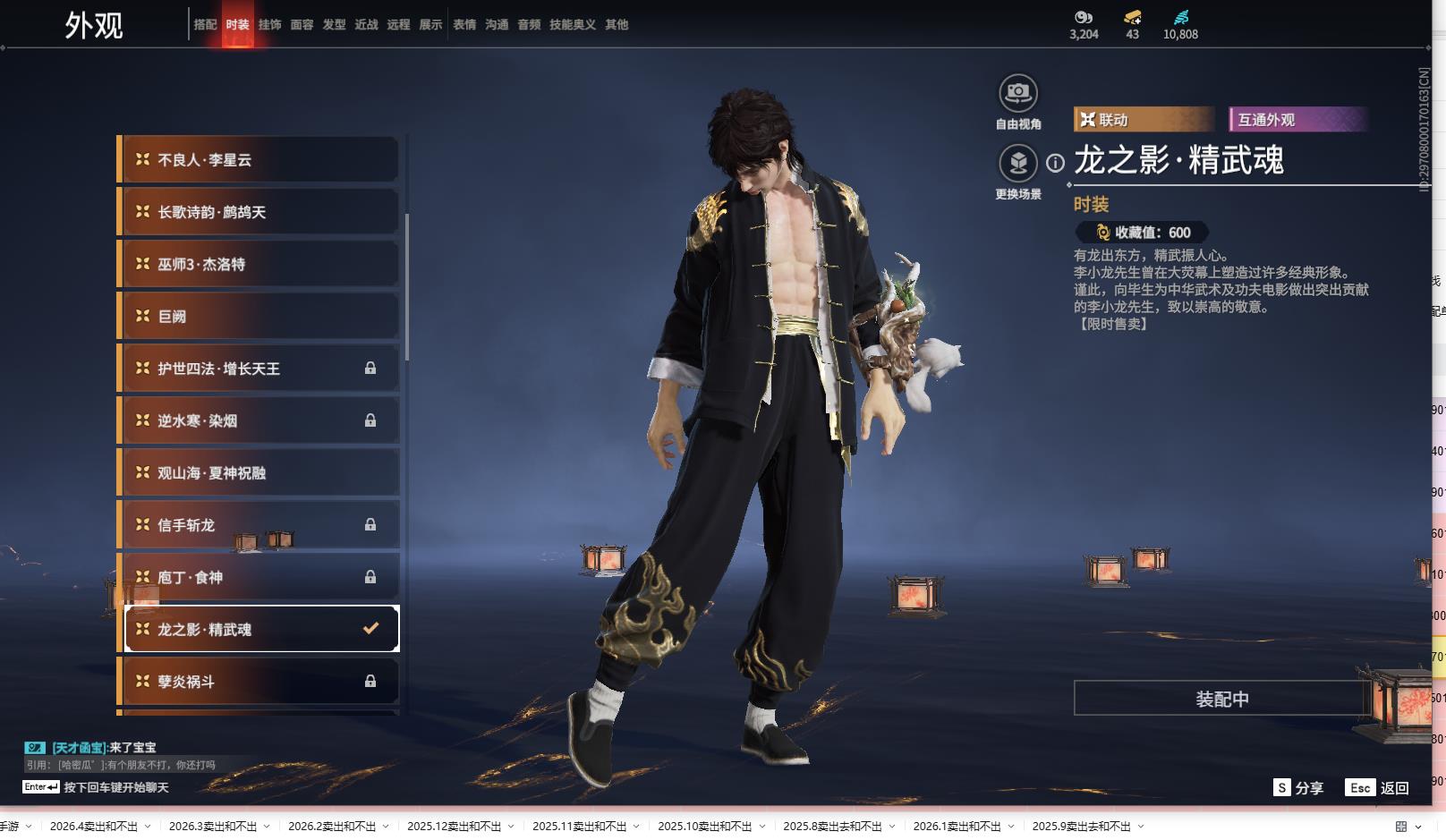Switch to the 发型 tab

(x=334, y=25)
